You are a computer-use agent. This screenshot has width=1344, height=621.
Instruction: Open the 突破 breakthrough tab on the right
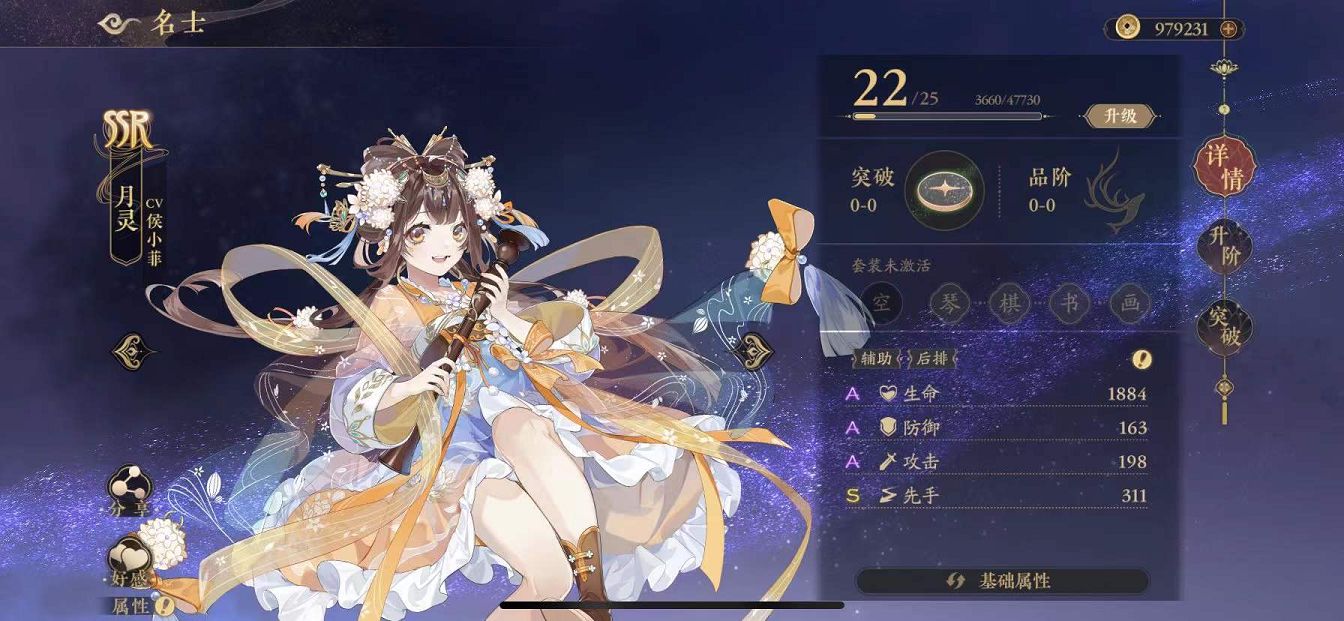click(x=1224, y=325)
